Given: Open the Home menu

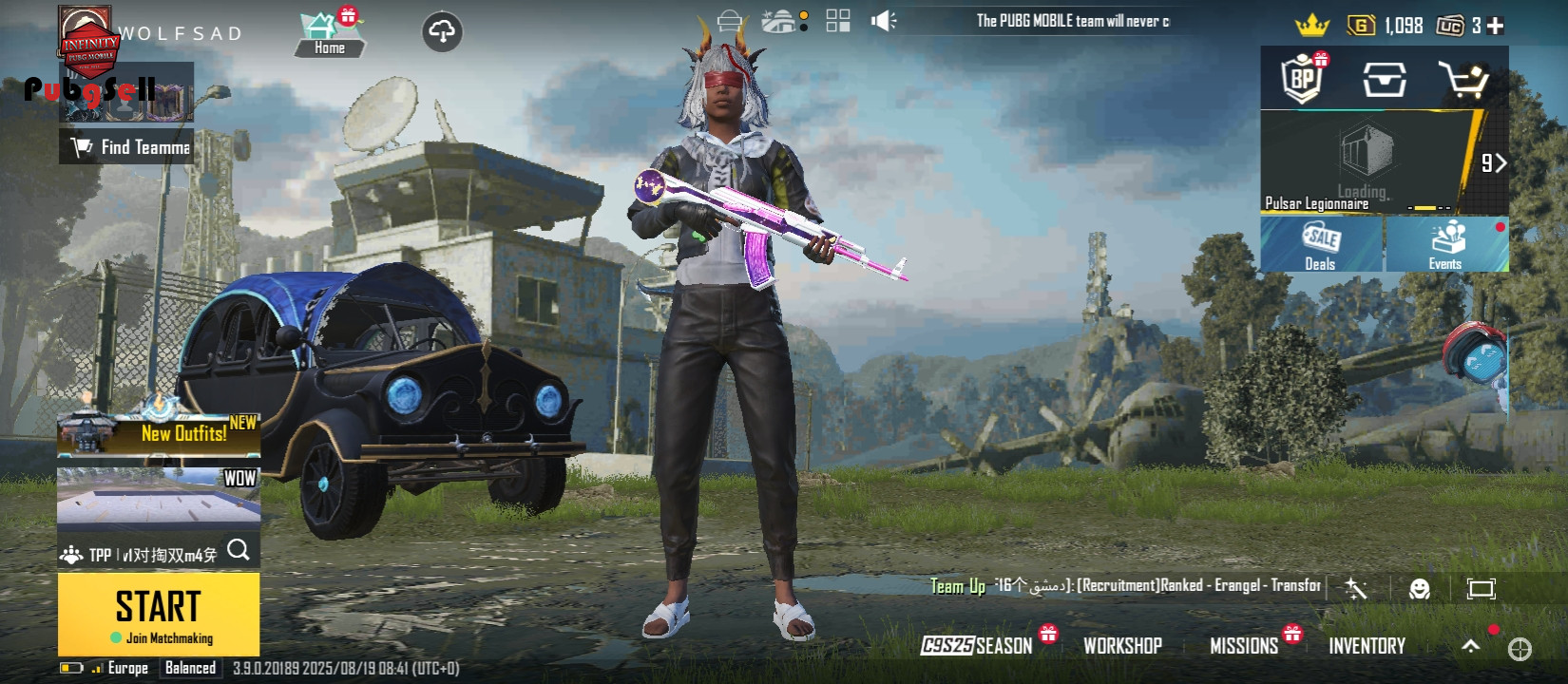Looking at the screenshot, I should 329,35.
